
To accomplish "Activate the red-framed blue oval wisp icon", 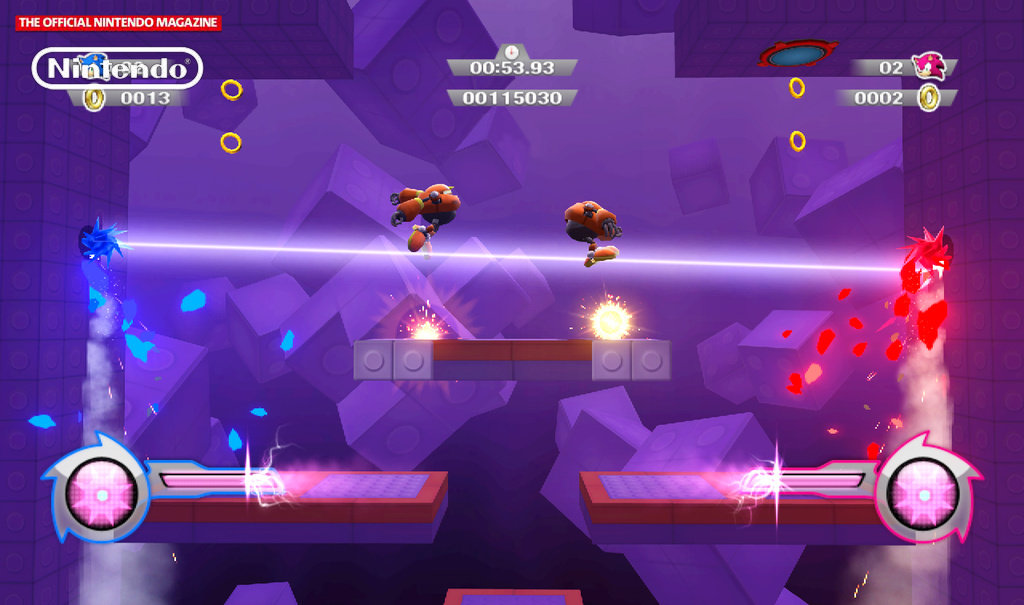I will click(x=797, y=54).
